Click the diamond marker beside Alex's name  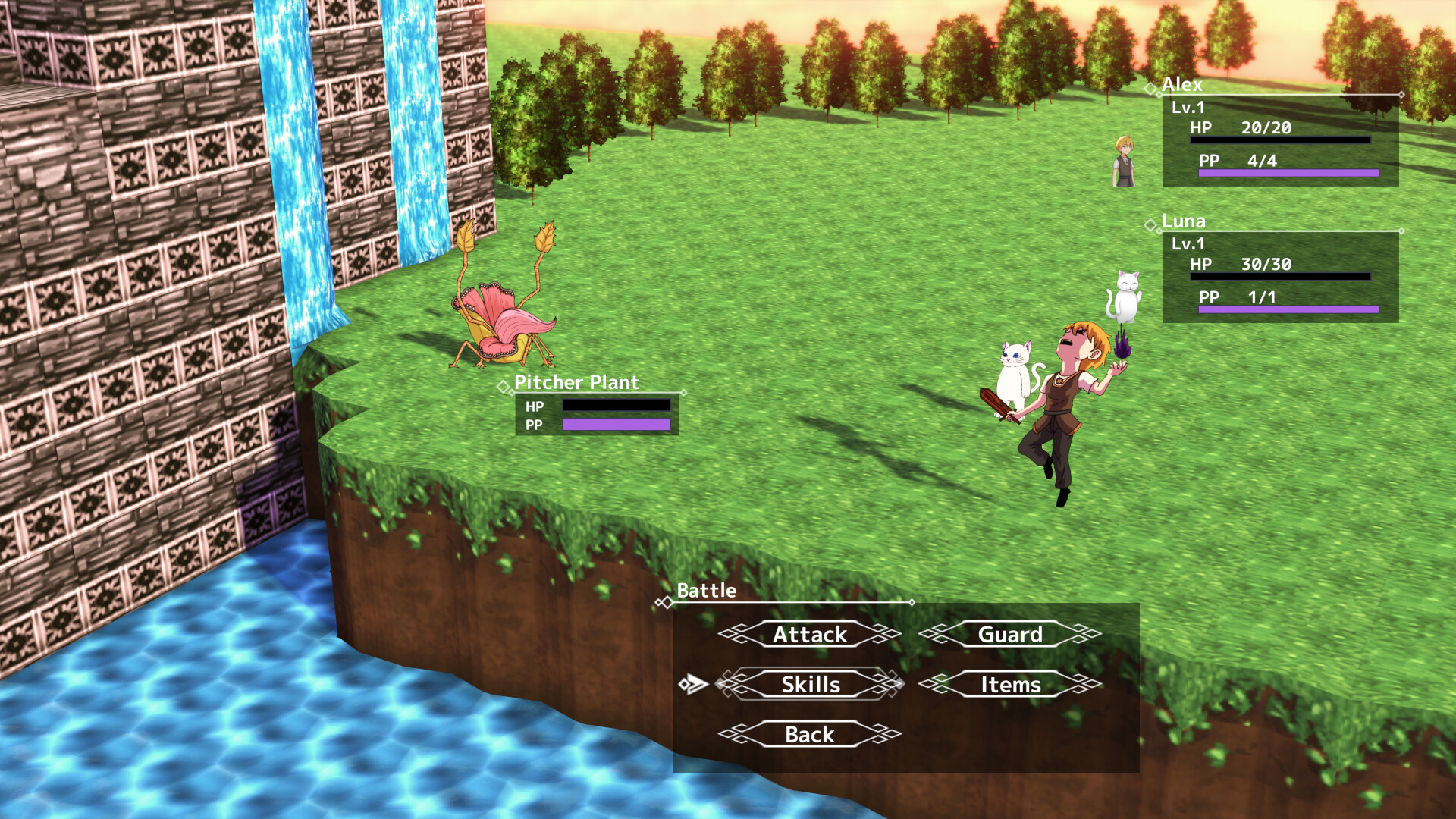(1152, 88)
